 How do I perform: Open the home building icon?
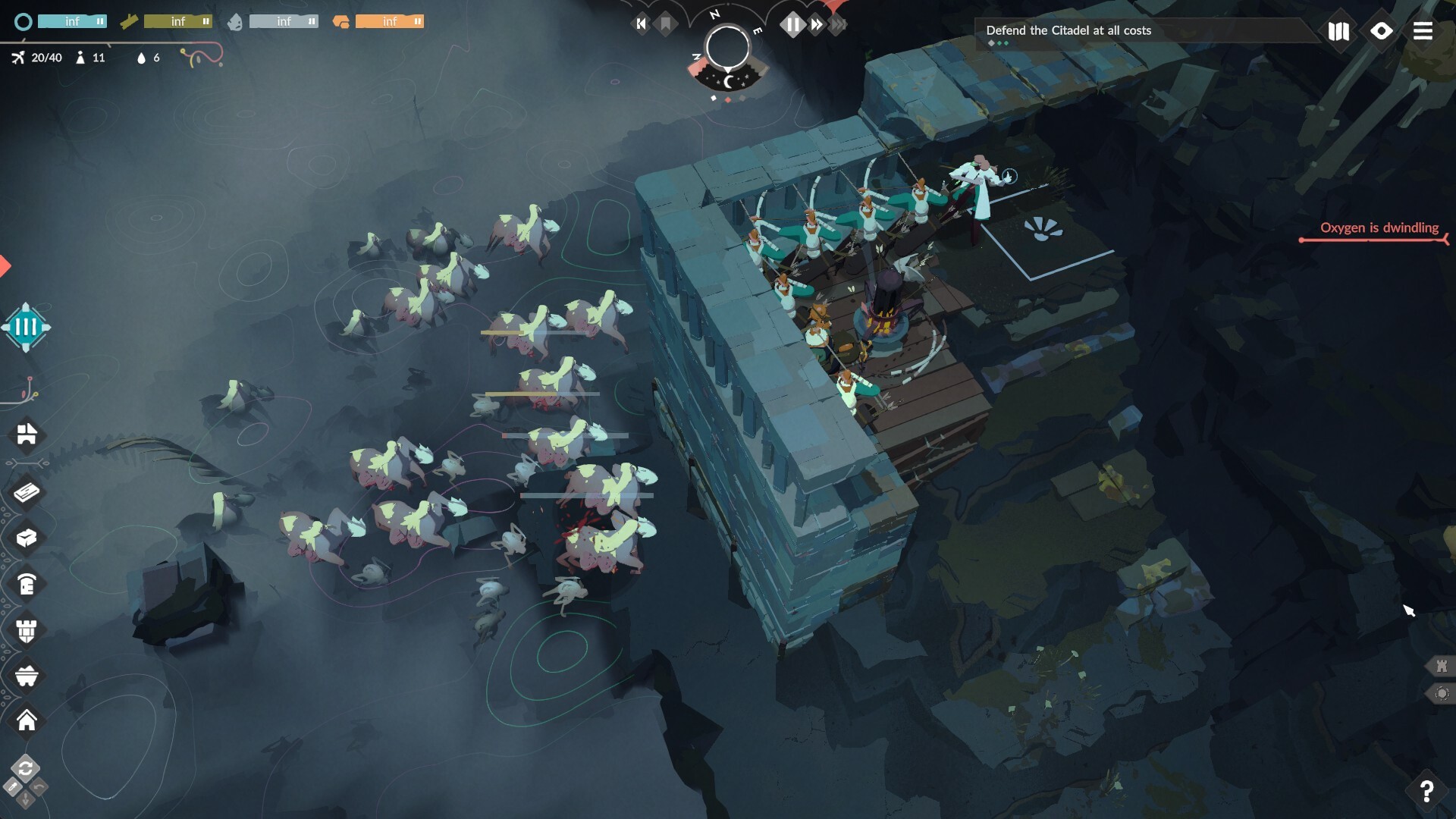(27, 720)
